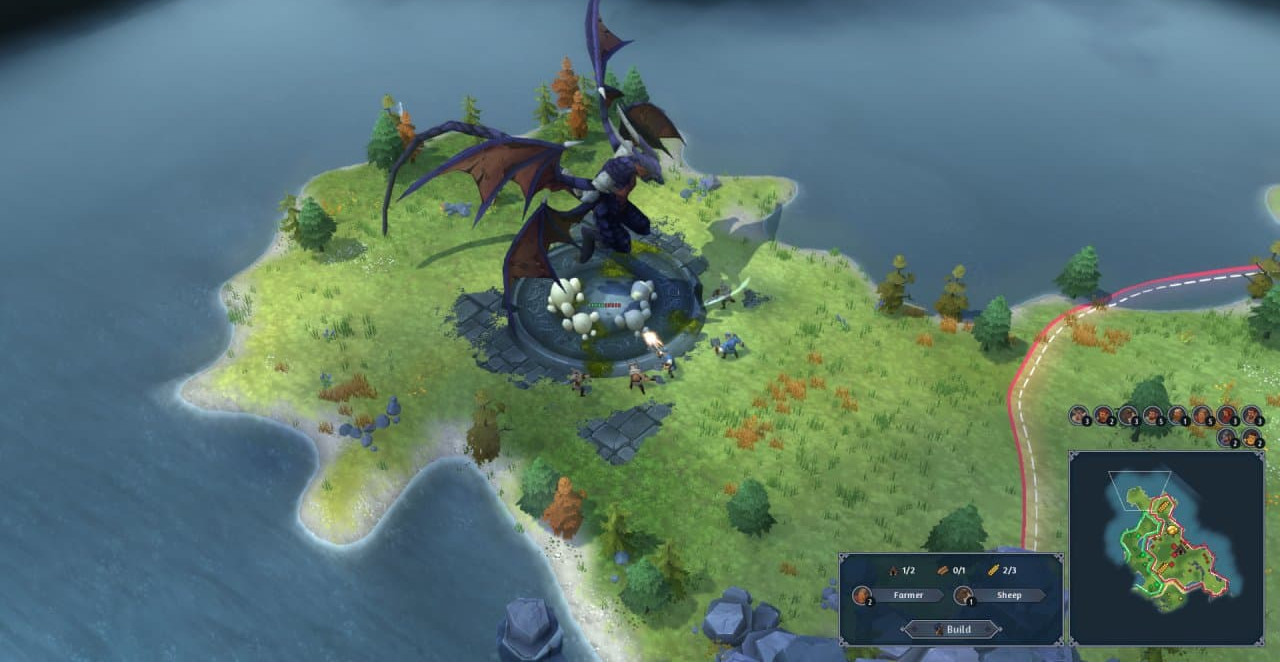Click on the island minimap

tap(1166, 546)
